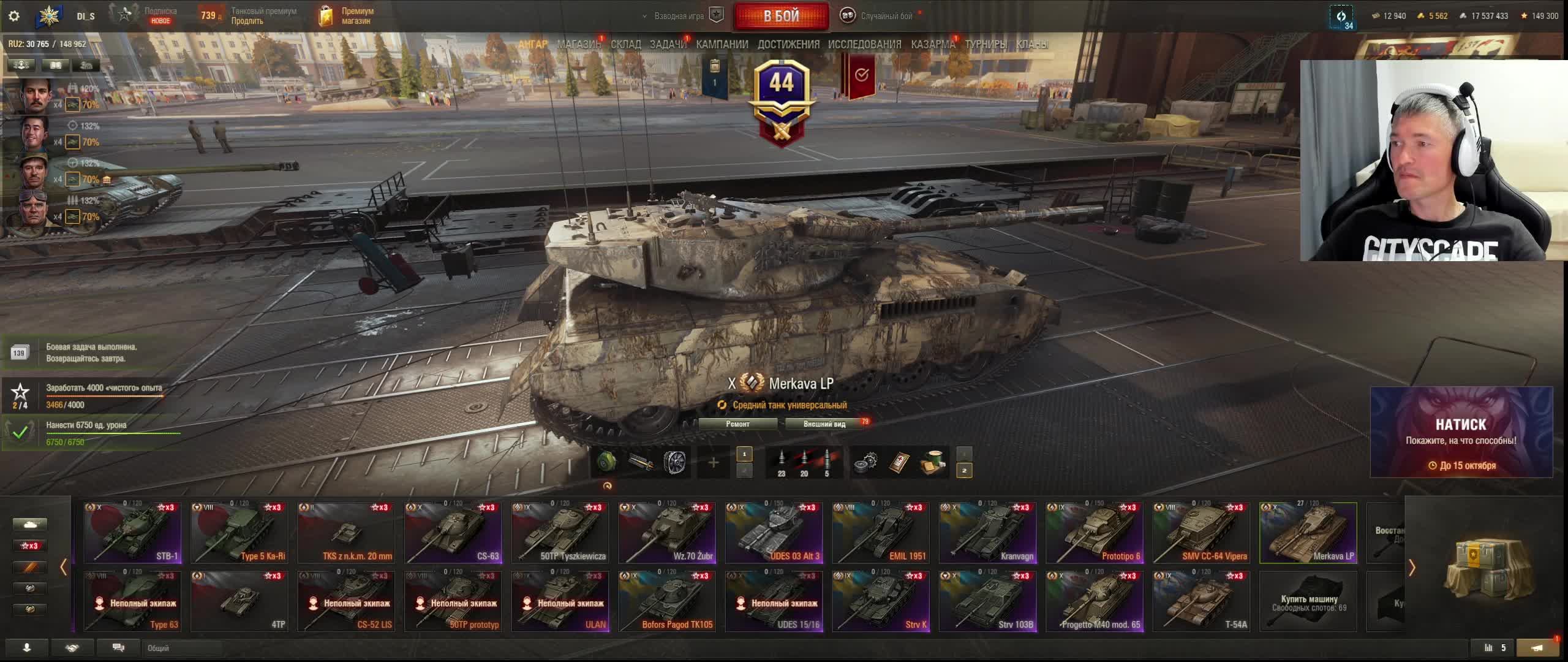Show the ДОСТИЖЕНИЯ tab

[x=788, y=44]
